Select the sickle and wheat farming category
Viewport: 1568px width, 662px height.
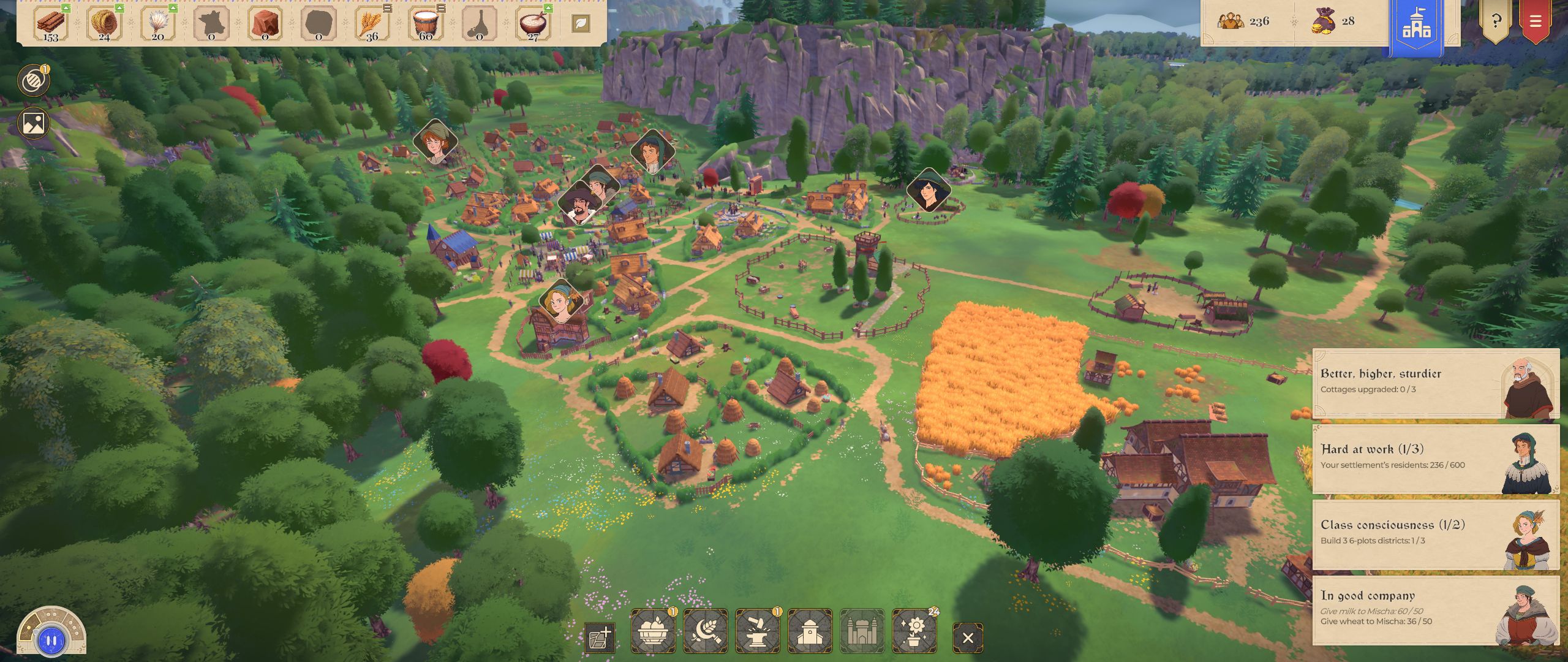[x=706, y=631]
